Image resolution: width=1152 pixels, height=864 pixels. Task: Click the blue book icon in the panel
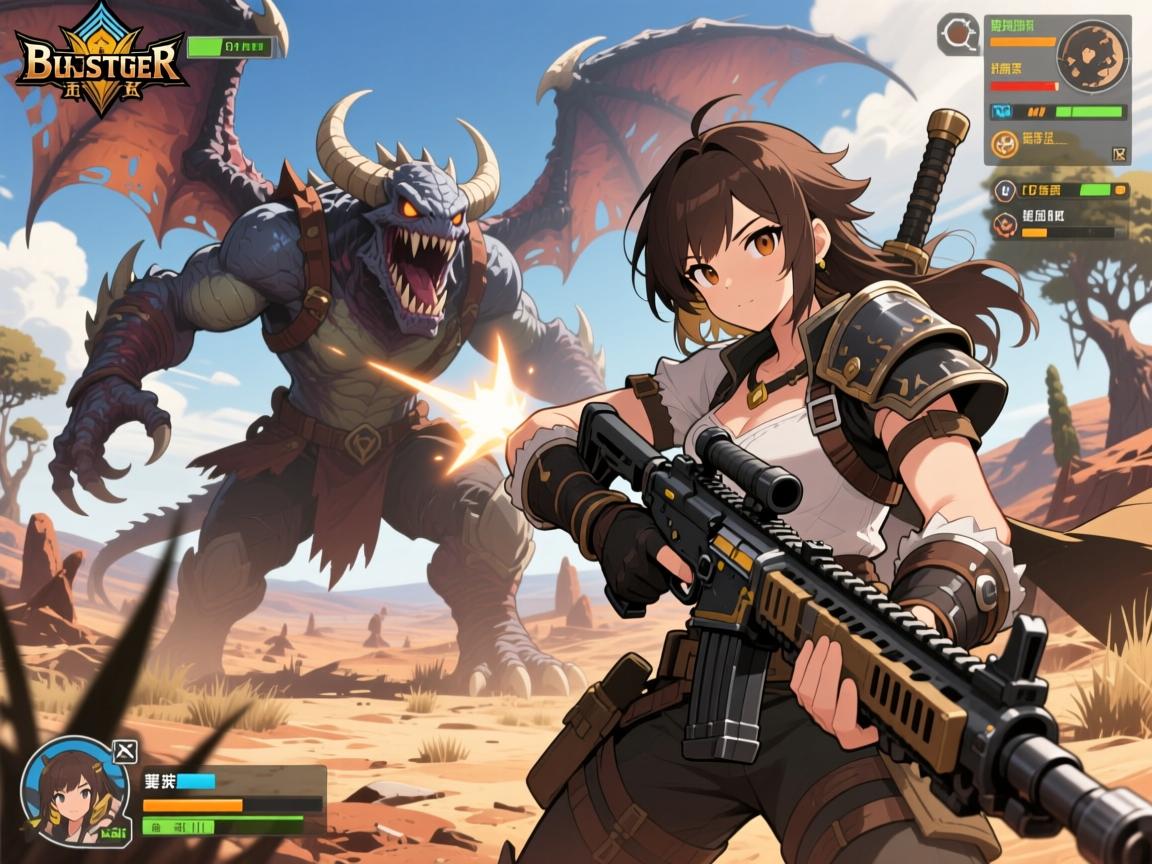point(1003,112)
